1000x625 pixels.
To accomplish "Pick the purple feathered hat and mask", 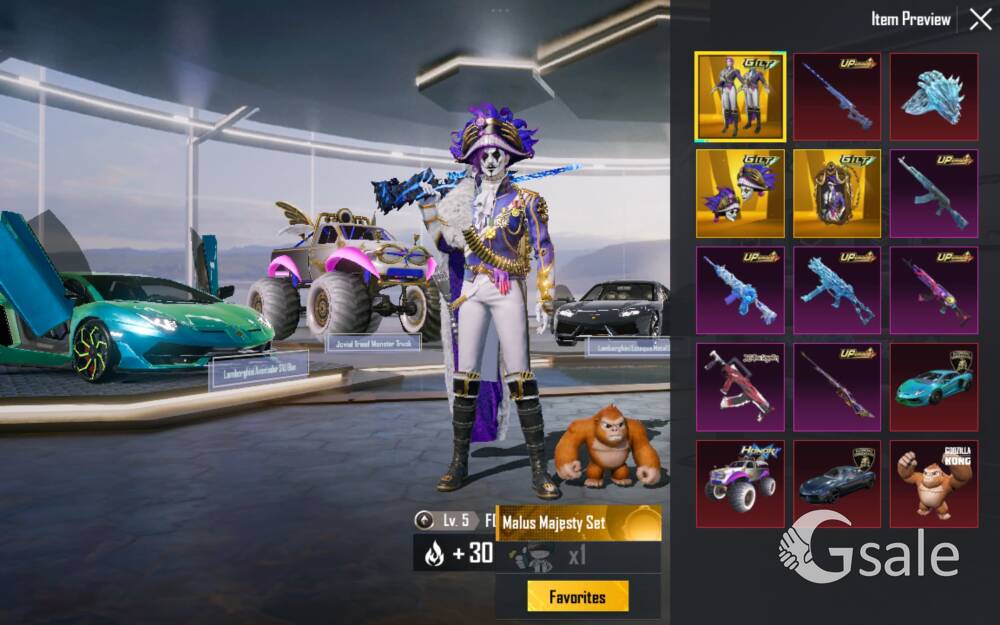I will click(x=740, y=193).
